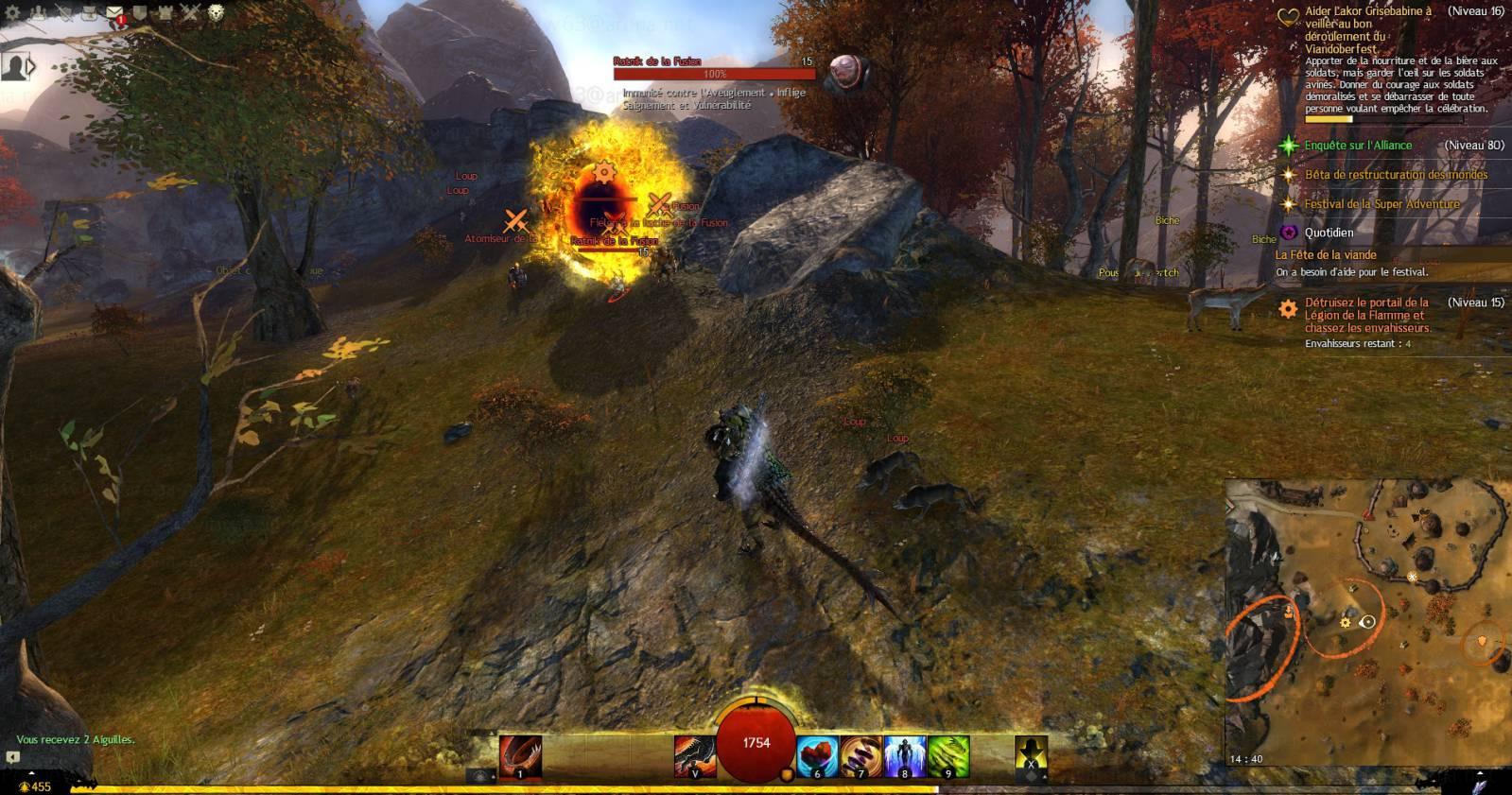Activate the raptor skill bound to V
This screenshot has height=795, width=1512.
pyautogui.click(x=694, y=757)
